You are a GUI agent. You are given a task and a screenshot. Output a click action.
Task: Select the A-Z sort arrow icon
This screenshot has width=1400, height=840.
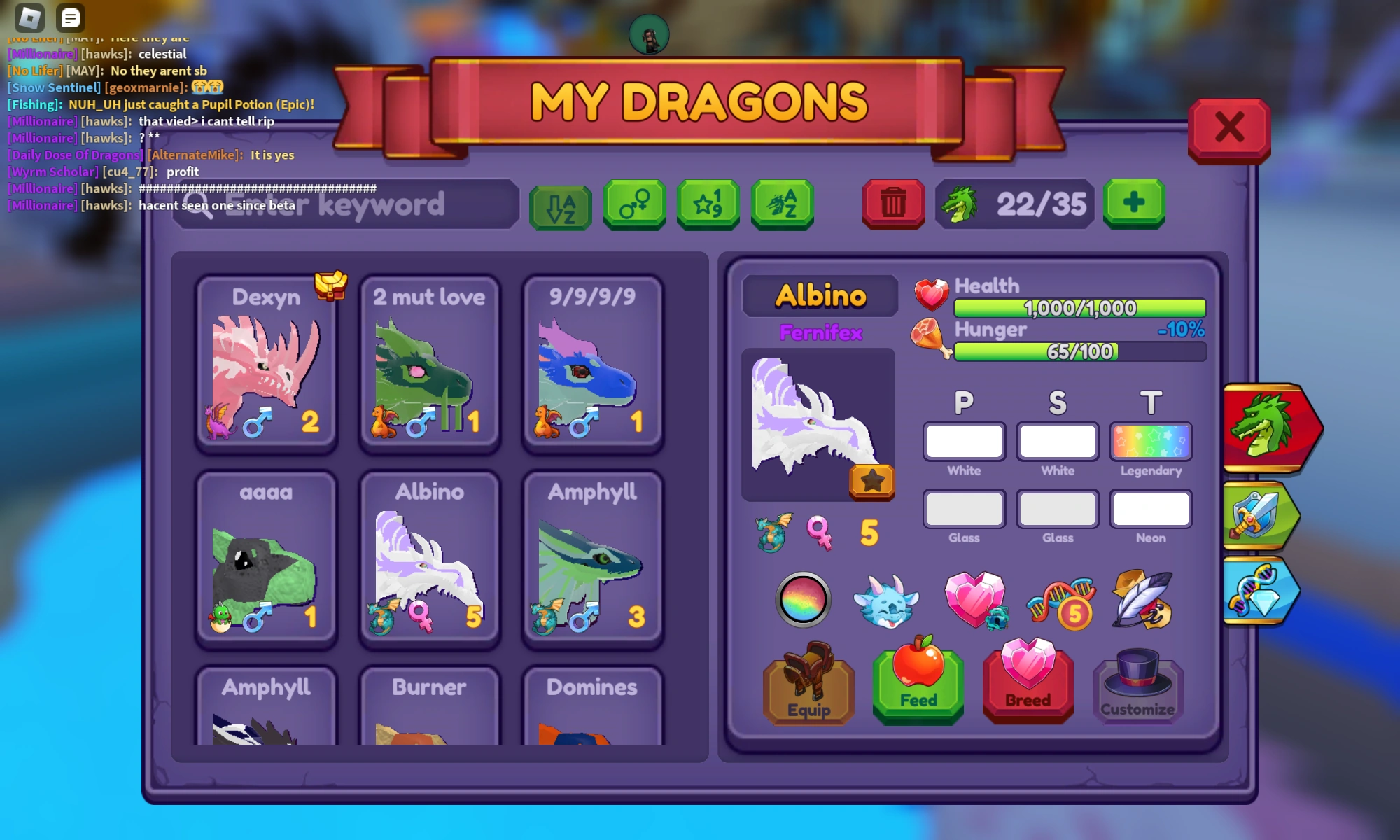click(x=559, y=205)
